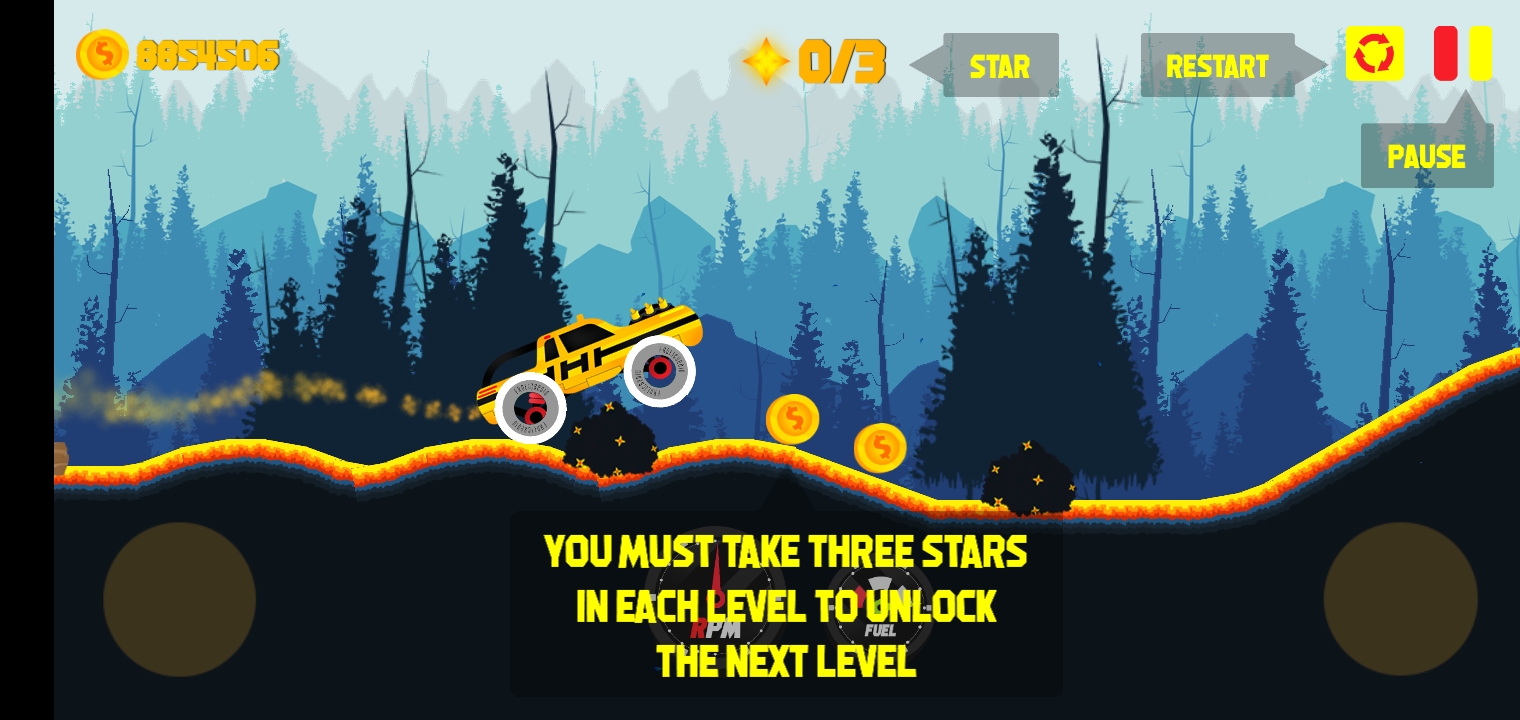Hit the round gas pedal control
The height and width of the screenshot is (720, 1520).
(x=1400, y=599)
